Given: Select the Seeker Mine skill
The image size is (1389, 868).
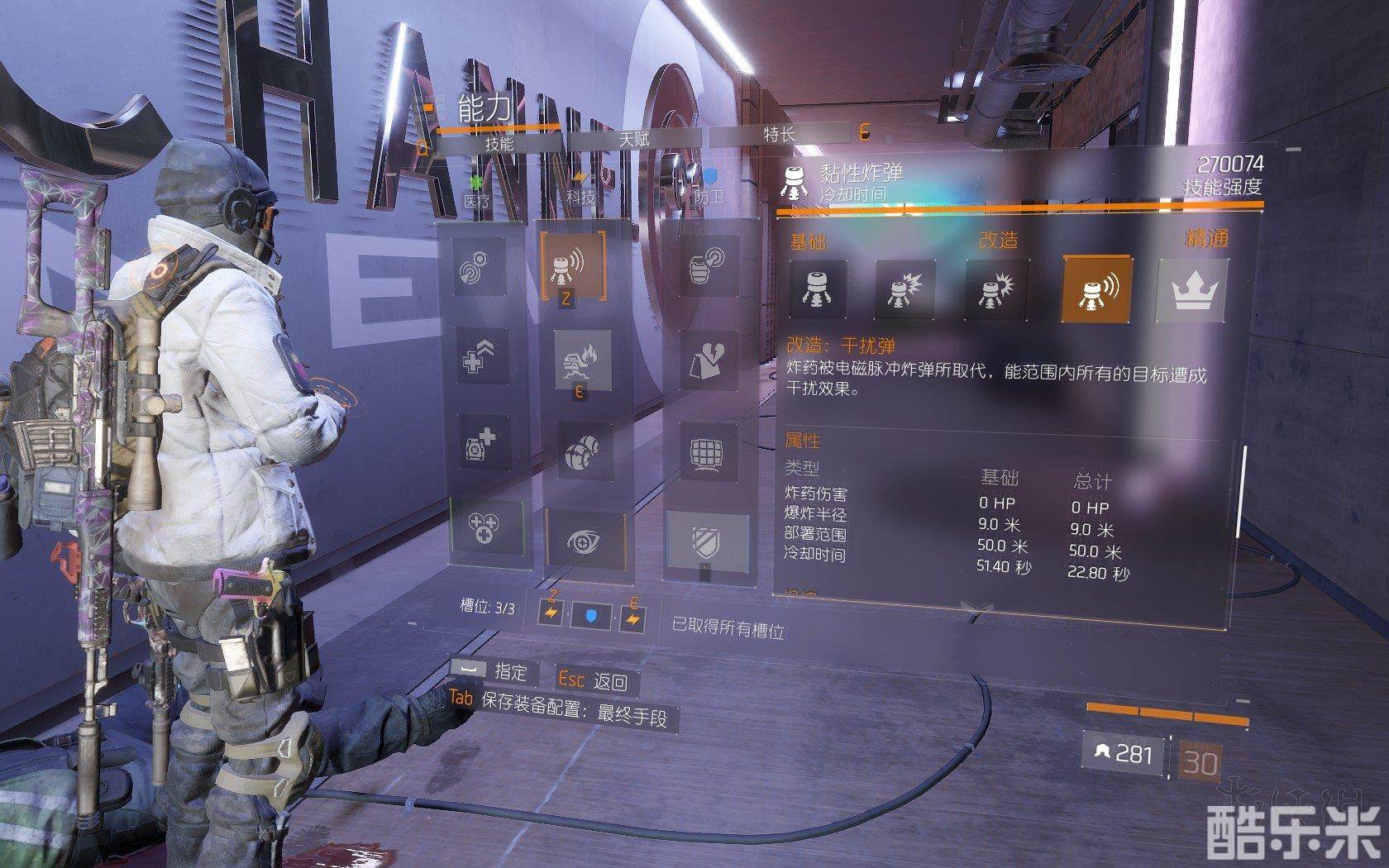Looking at the screenshot, I should (x=584, y=451).
